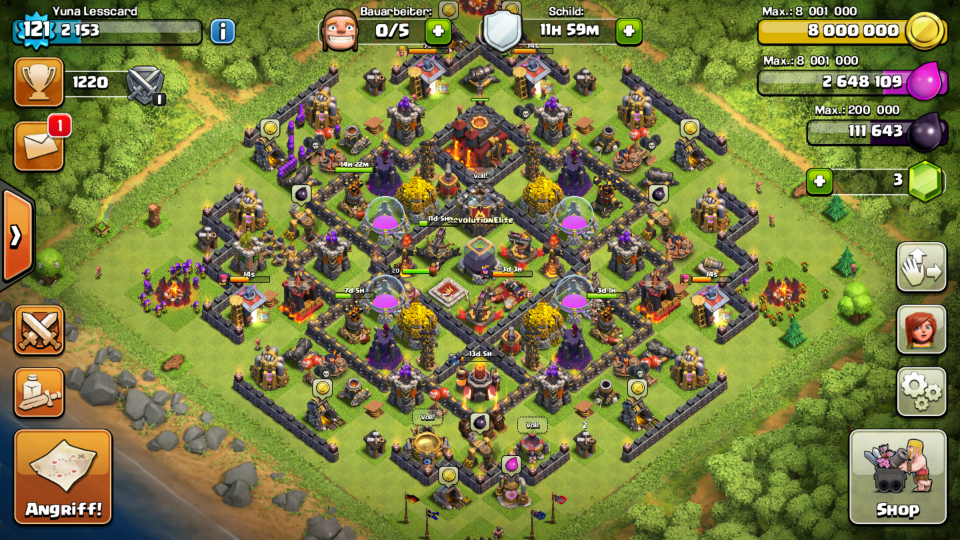960x540 pixels.
Task: Start an attack with the Angriff! button
Action: coord(63,477)
